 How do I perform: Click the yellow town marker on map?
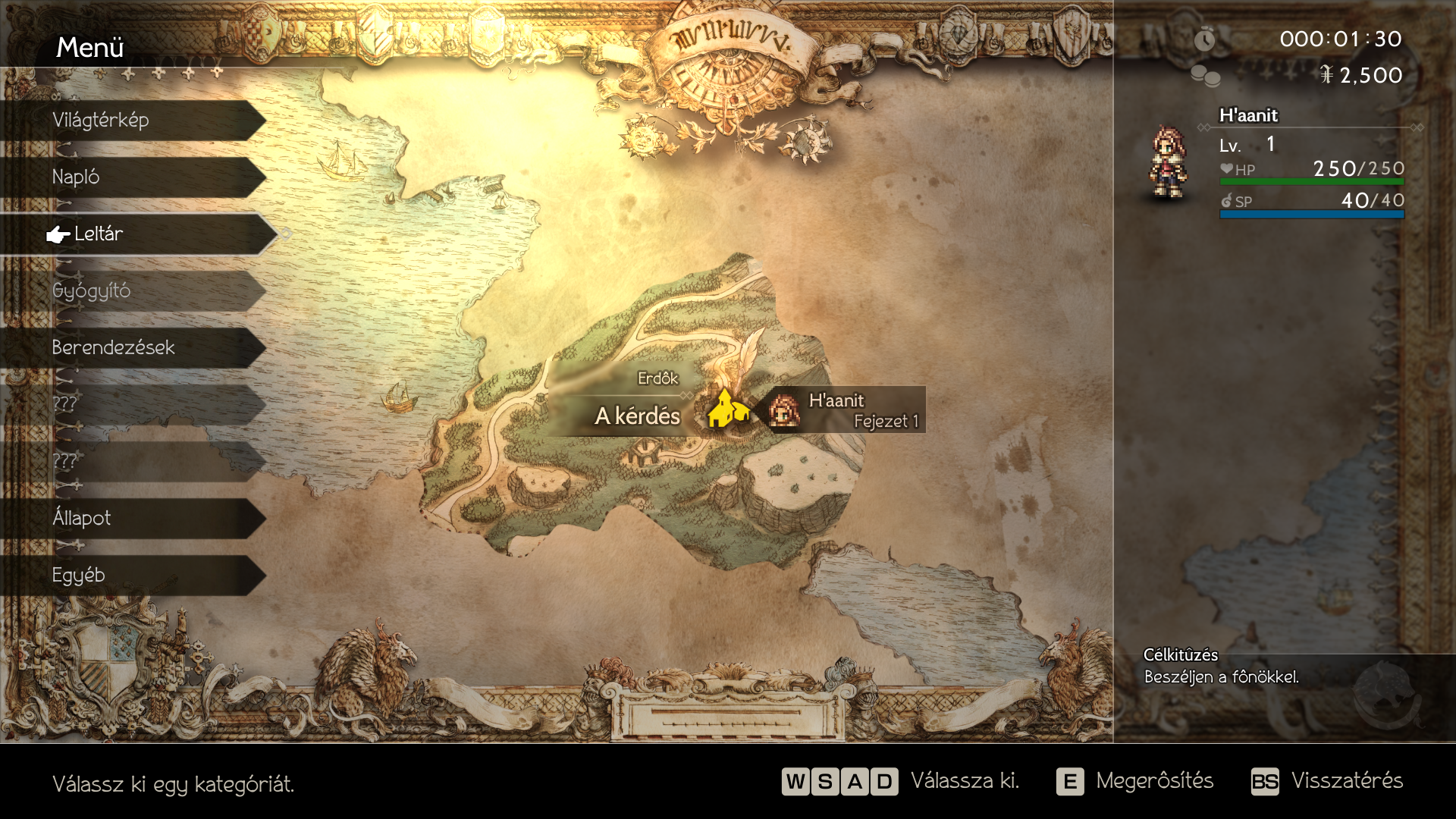(727, 409)
